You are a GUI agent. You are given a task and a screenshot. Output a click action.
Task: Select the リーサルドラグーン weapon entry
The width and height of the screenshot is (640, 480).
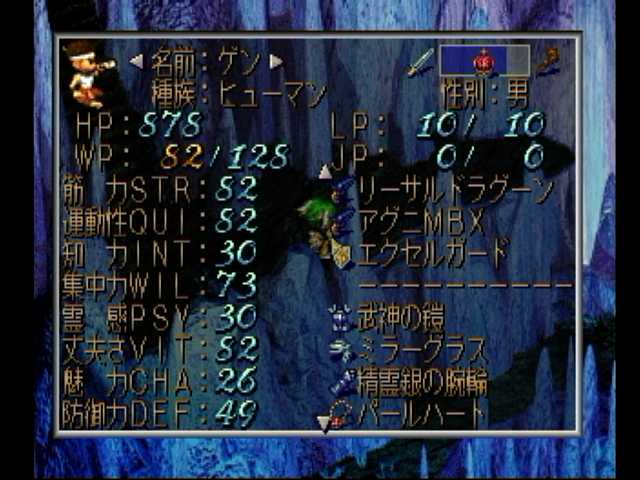(x=456, y=188)
